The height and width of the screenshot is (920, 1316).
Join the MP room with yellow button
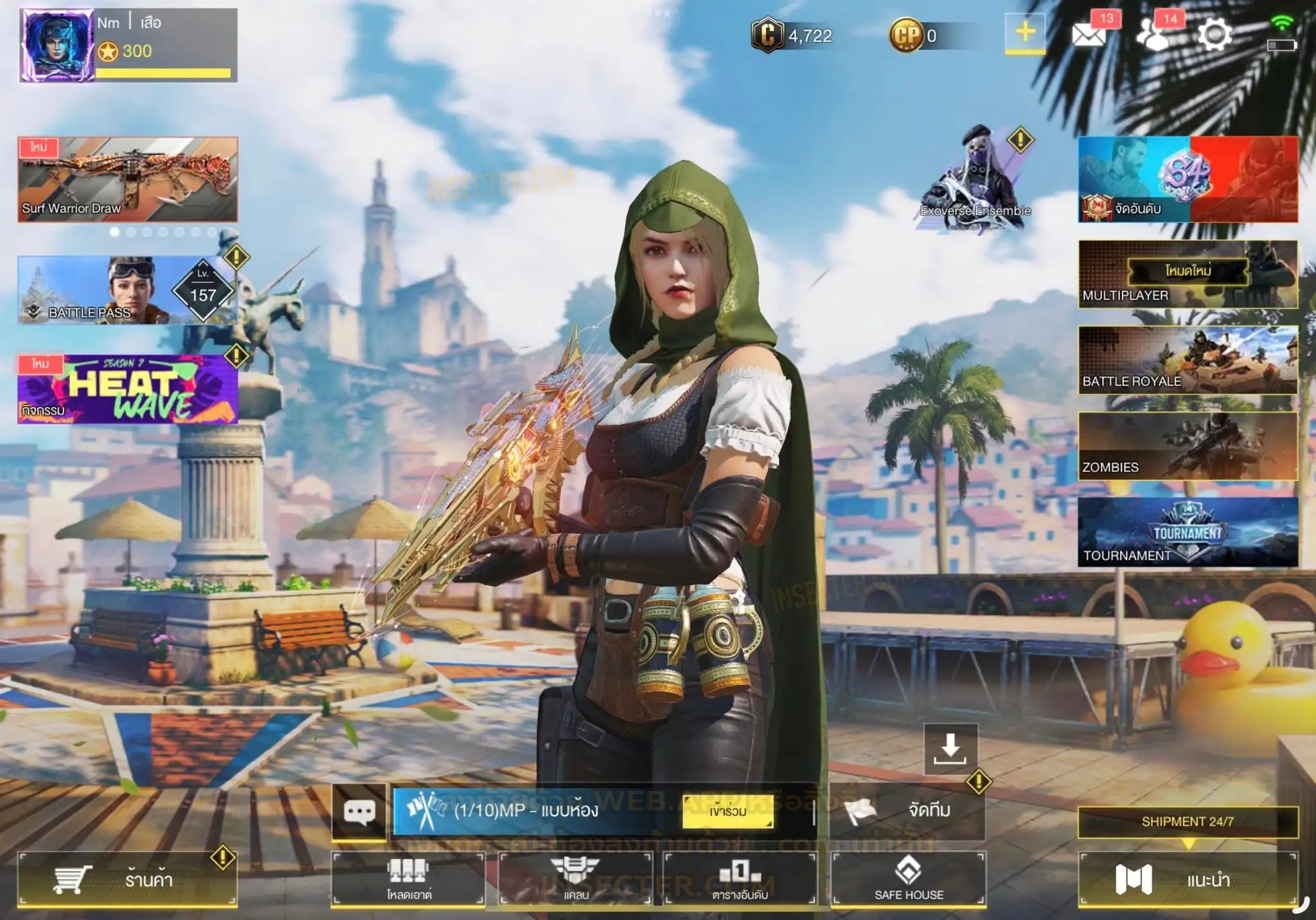pyautogui.click(x=727, y=812)
